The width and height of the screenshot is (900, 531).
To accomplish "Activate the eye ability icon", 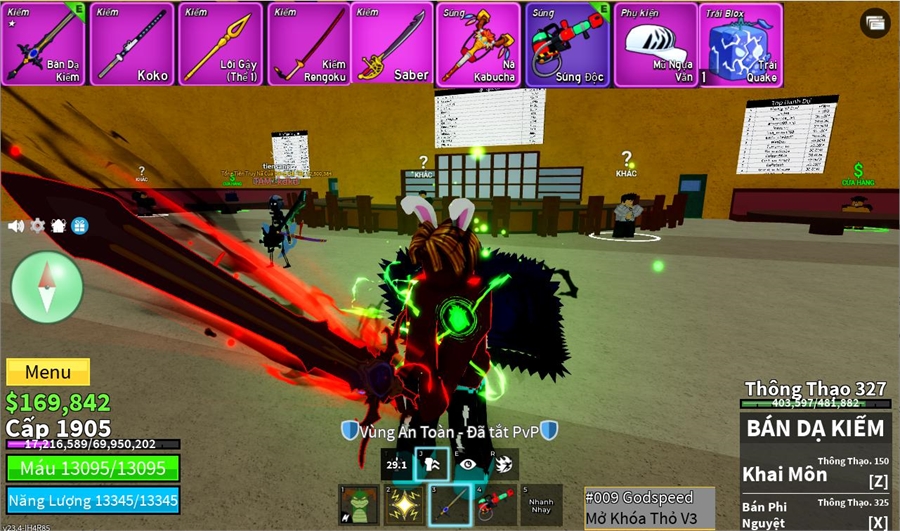I will tap(468, 464).
